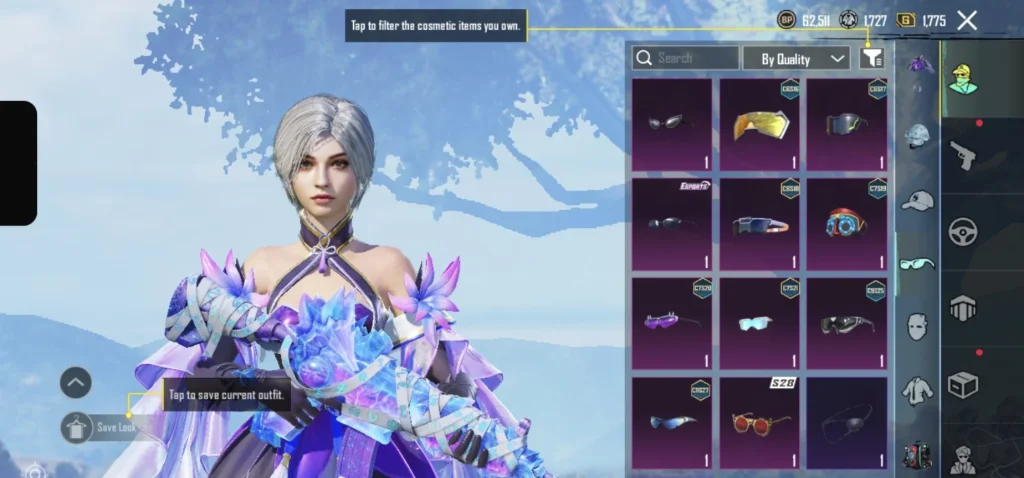Image resolution: width=1024 pixels, height=478 pixels.
Task: Select the yellow visor glasses item
Action: [759, 124]
